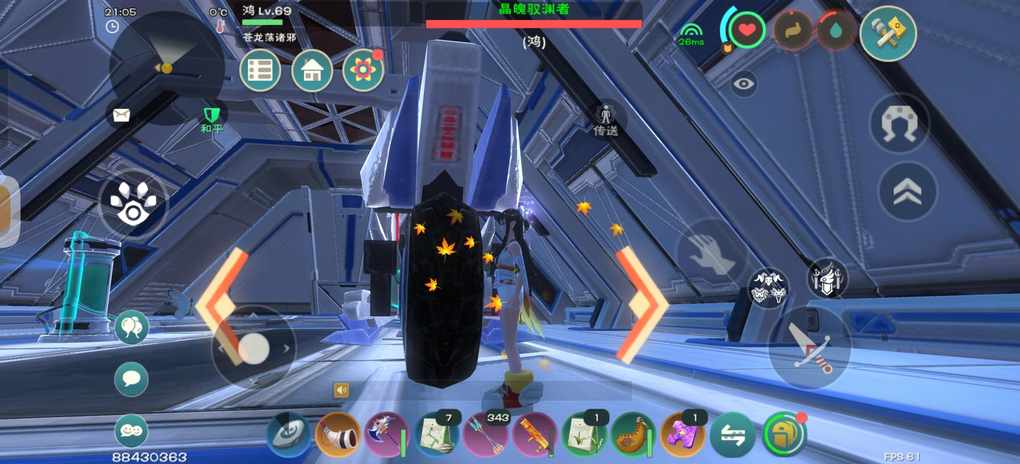1020x464 pixels.
Task: Open the speech bubble chat button
Action: coord(131,378)
